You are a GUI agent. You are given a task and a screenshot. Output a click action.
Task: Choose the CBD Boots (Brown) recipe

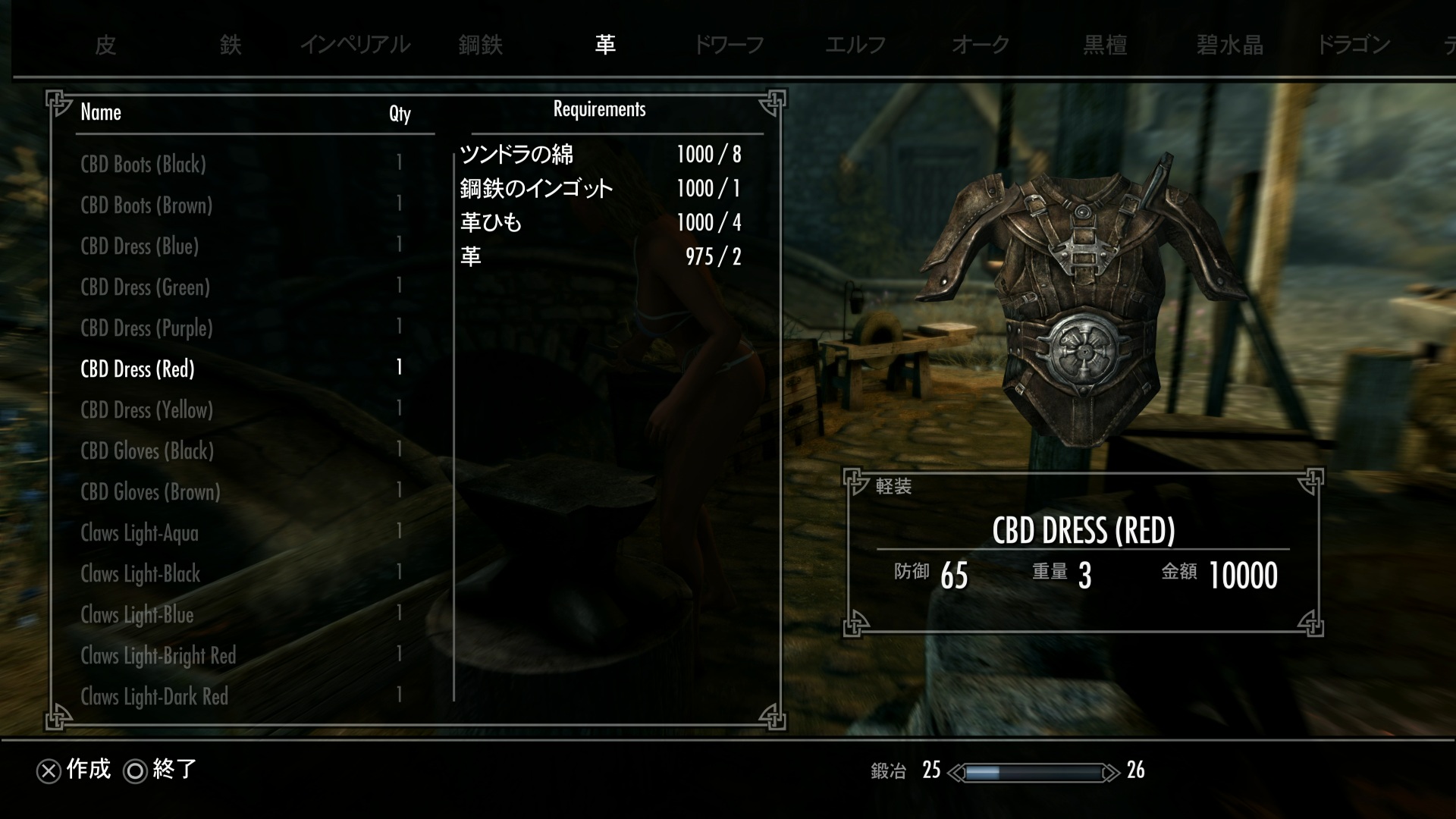(x=146, y=206)
